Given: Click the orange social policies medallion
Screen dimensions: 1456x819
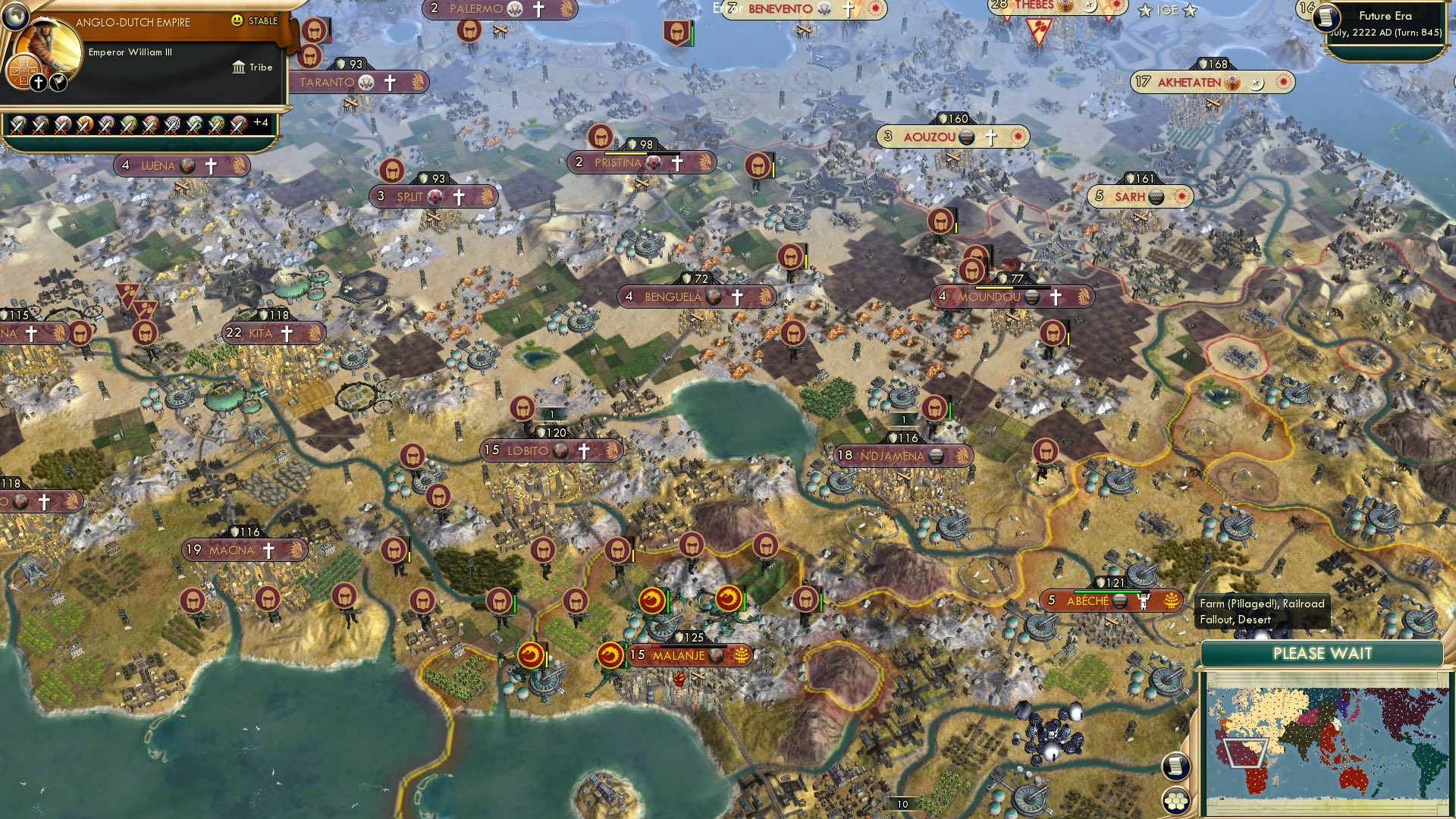Looking at the screenshot, I should coord(23,72).
